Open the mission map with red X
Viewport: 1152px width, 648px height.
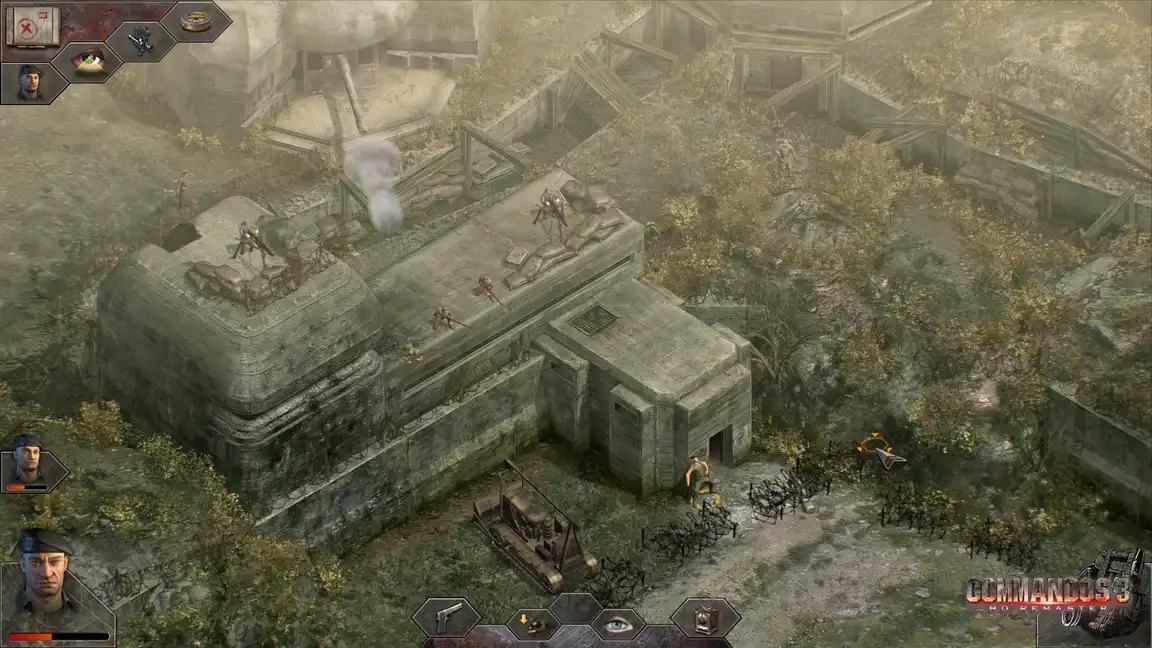point(33,26)
